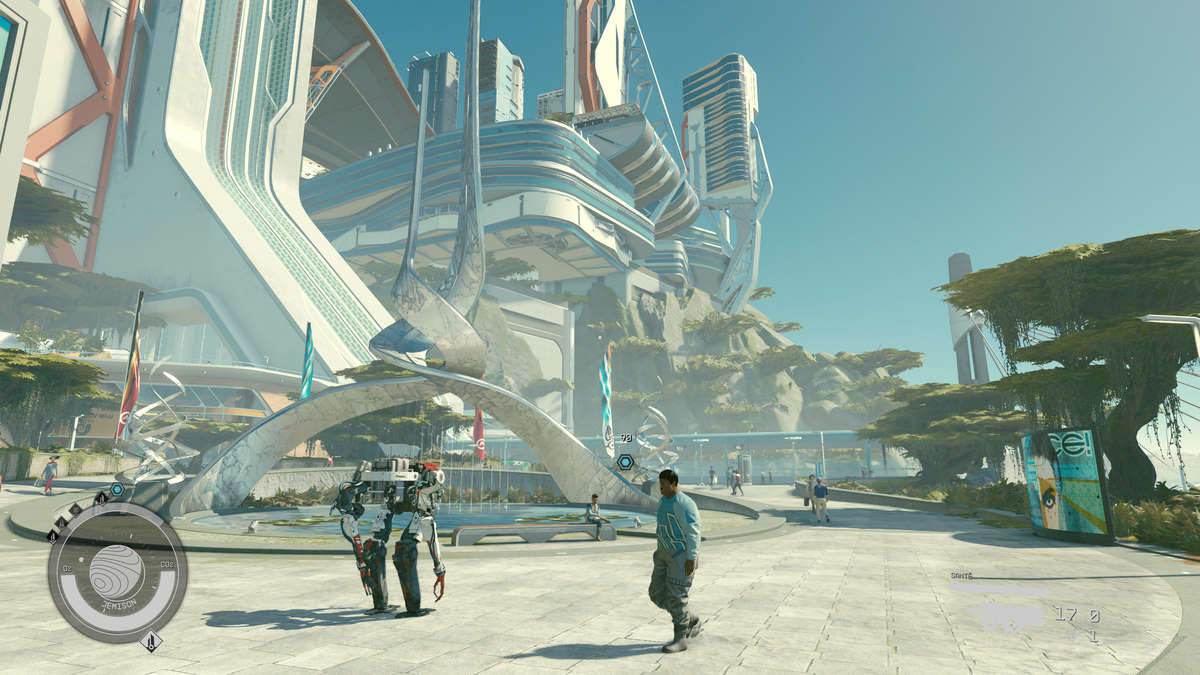Click the Jemison planet compass dial
Viewport: 1200px width, 675px height.
pyautogui.click(x=117, y=571)
